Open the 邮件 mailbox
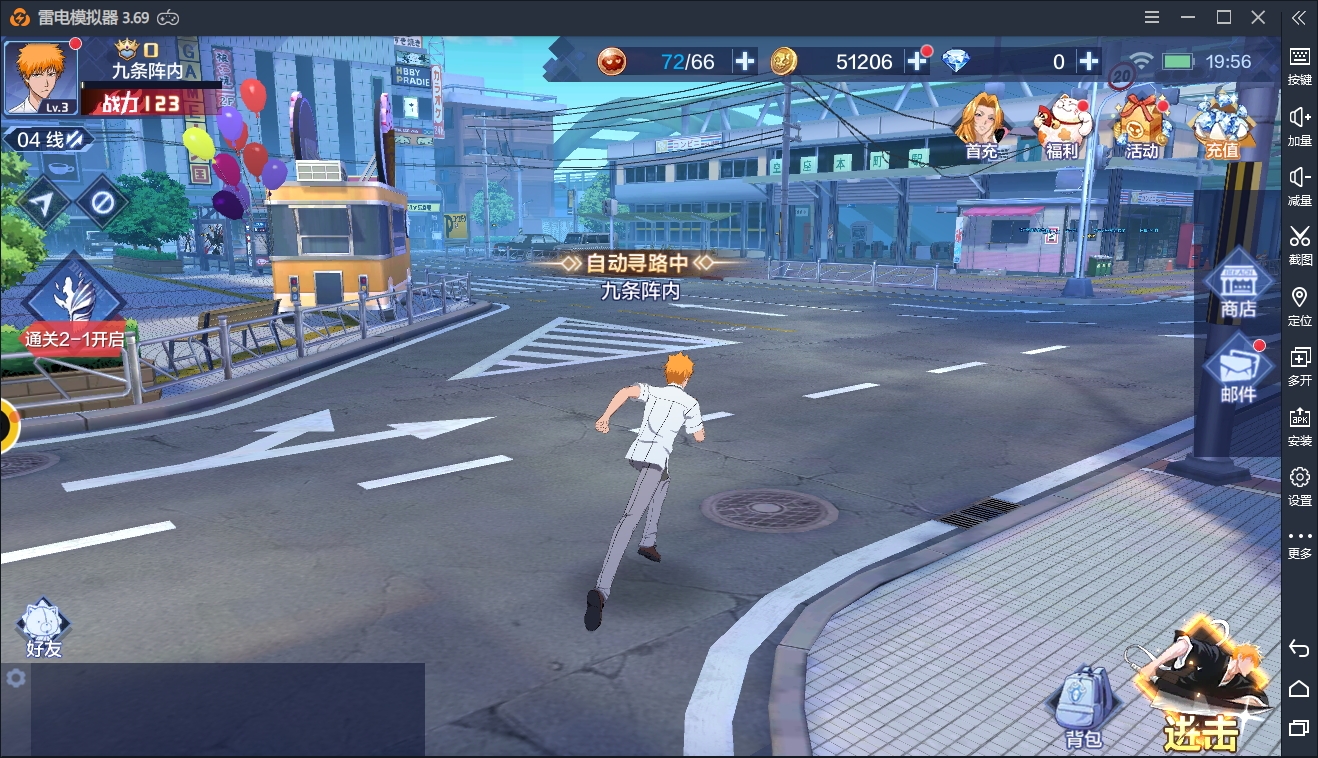 click(1238, 370)
